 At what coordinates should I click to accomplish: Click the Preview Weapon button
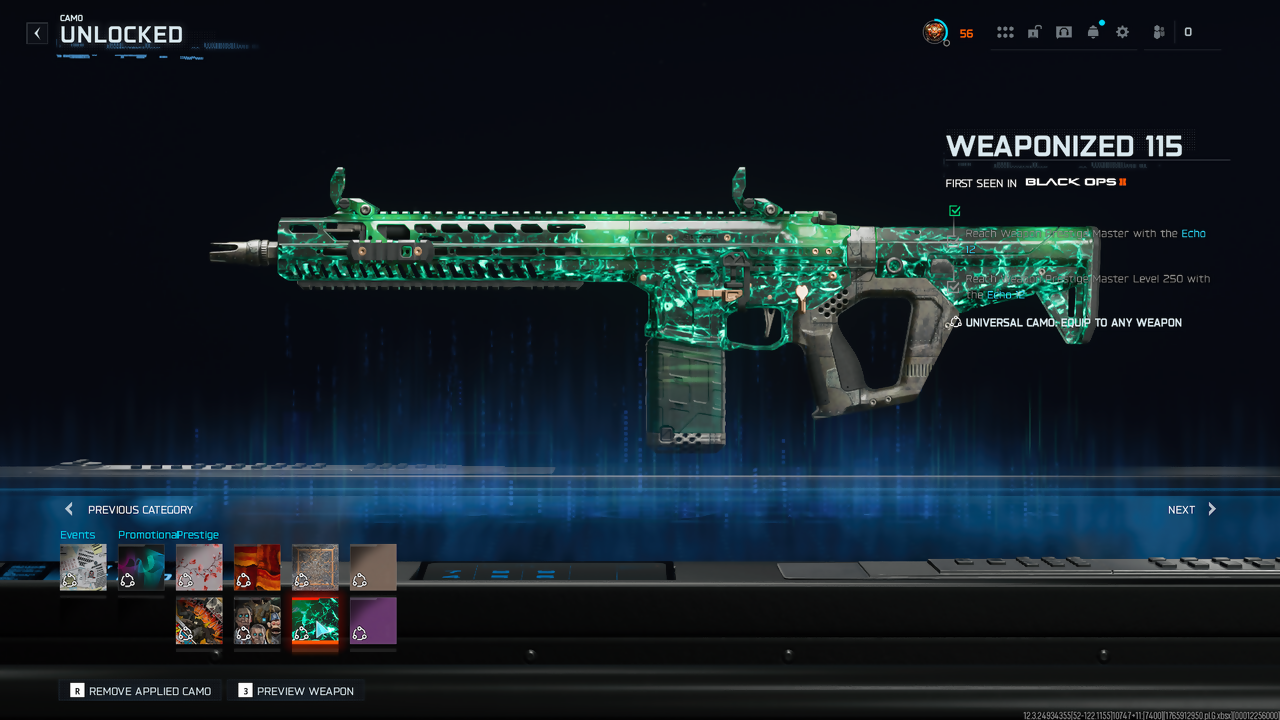(x=296, y=691)
